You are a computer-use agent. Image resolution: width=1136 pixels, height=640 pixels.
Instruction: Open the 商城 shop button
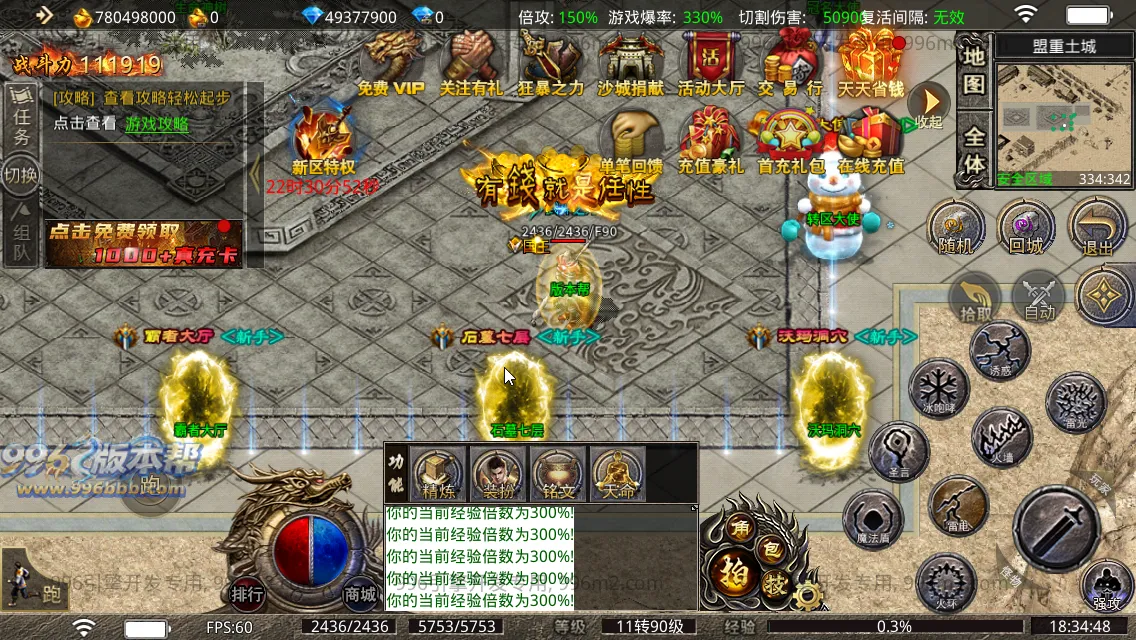(361, 594)
